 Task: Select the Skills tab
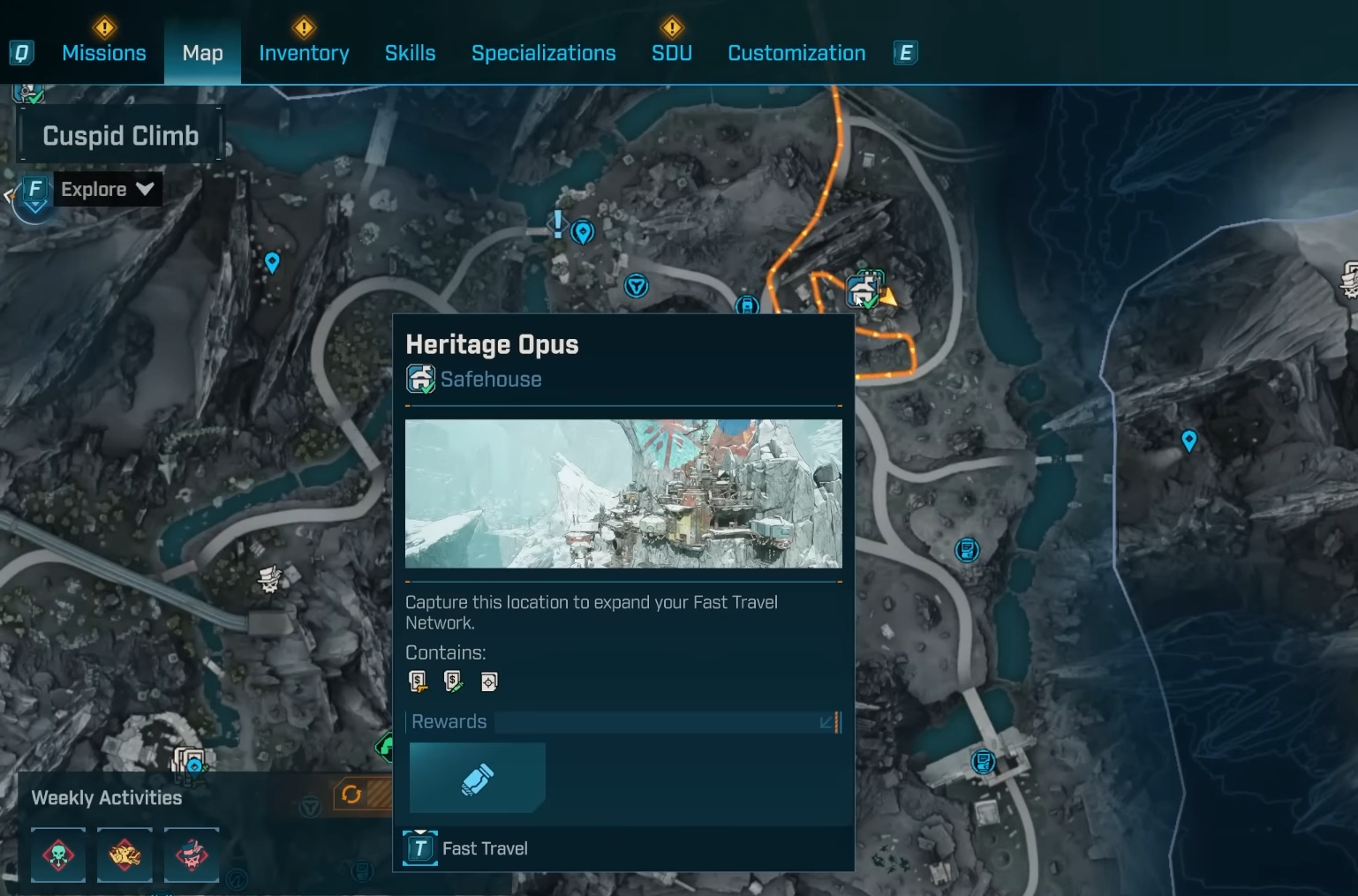tap(410, 53)
